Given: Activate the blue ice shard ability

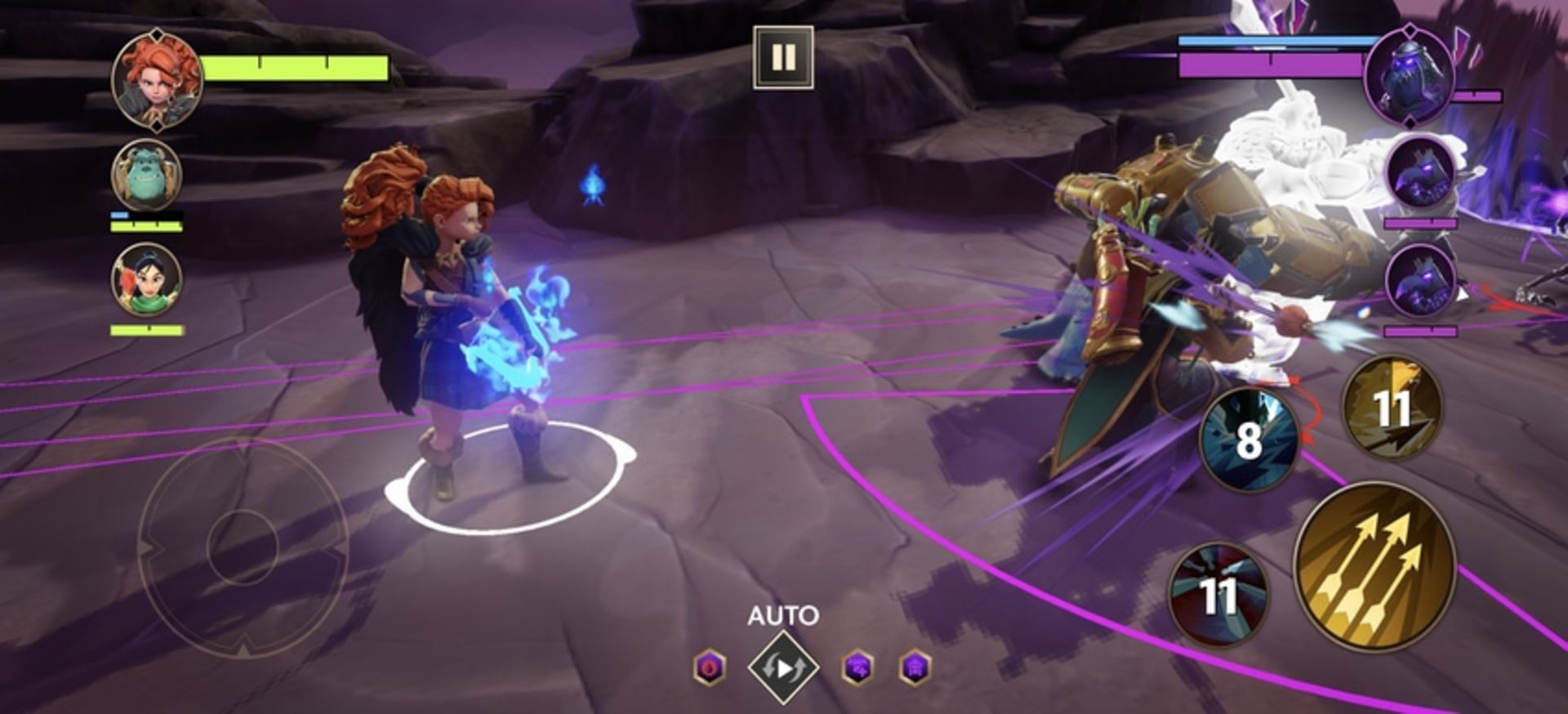Looking at the screenshot, I should [x=1248, y=439].
